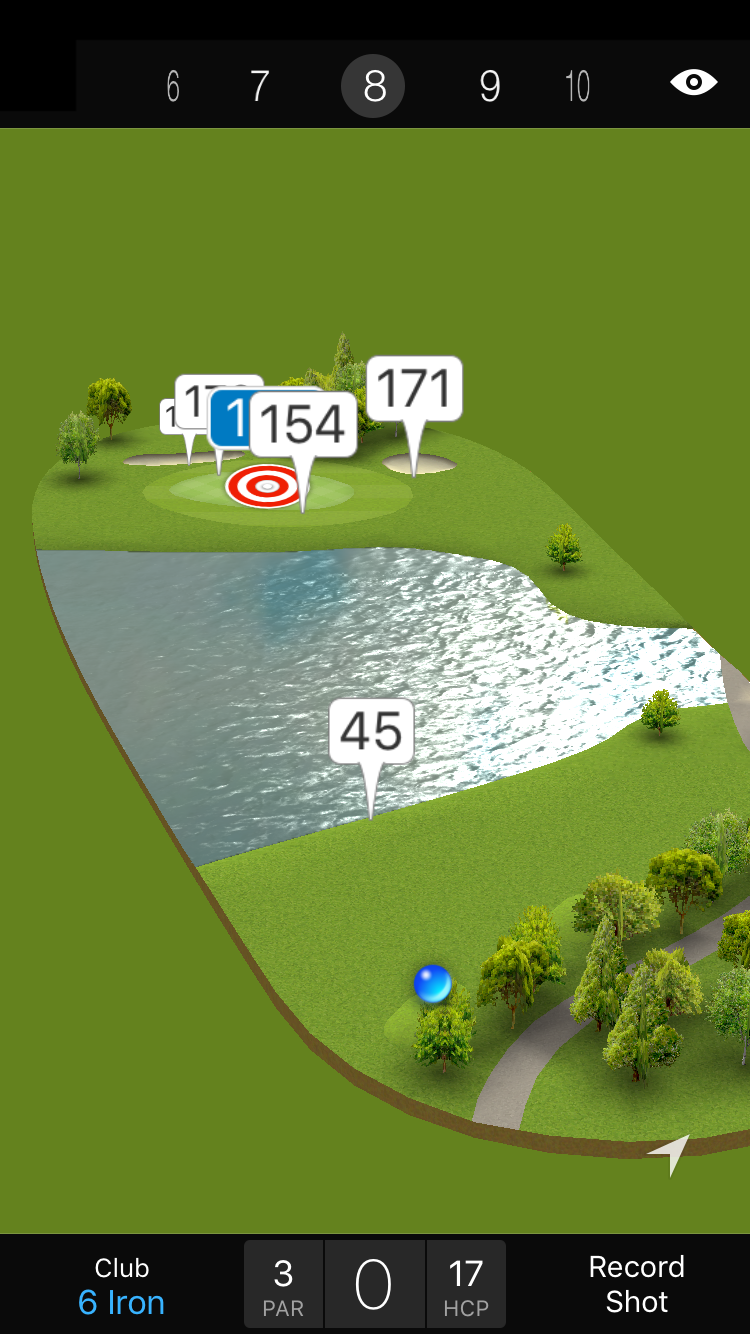Tap the blue highlighted distance marker
This screenshot has width=750, height=1334.
(229, 418)
